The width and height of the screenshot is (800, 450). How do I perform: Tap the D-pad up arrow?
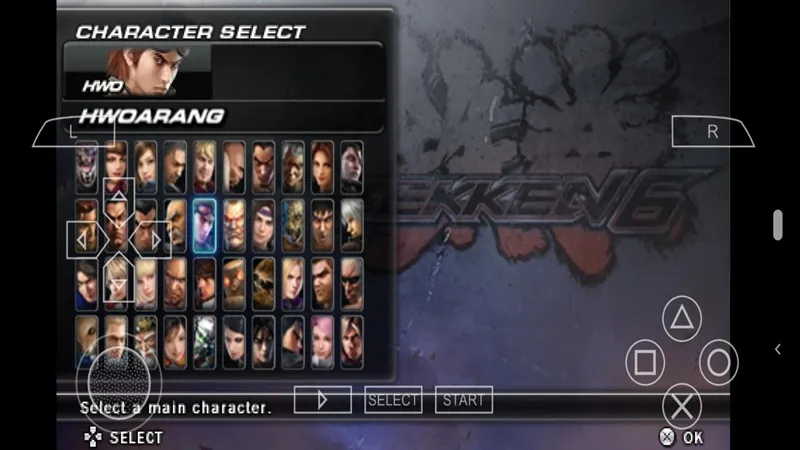point(118,198)
